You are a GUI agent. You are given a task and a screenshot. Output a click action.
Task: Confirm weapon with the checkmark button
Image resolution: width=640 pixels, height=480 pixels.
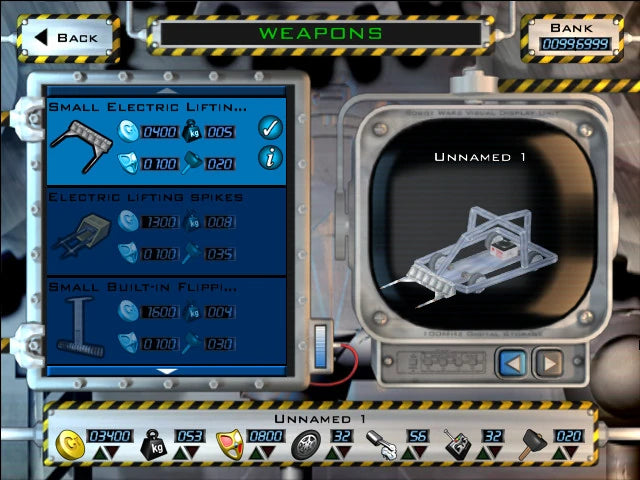click(268, 127)
